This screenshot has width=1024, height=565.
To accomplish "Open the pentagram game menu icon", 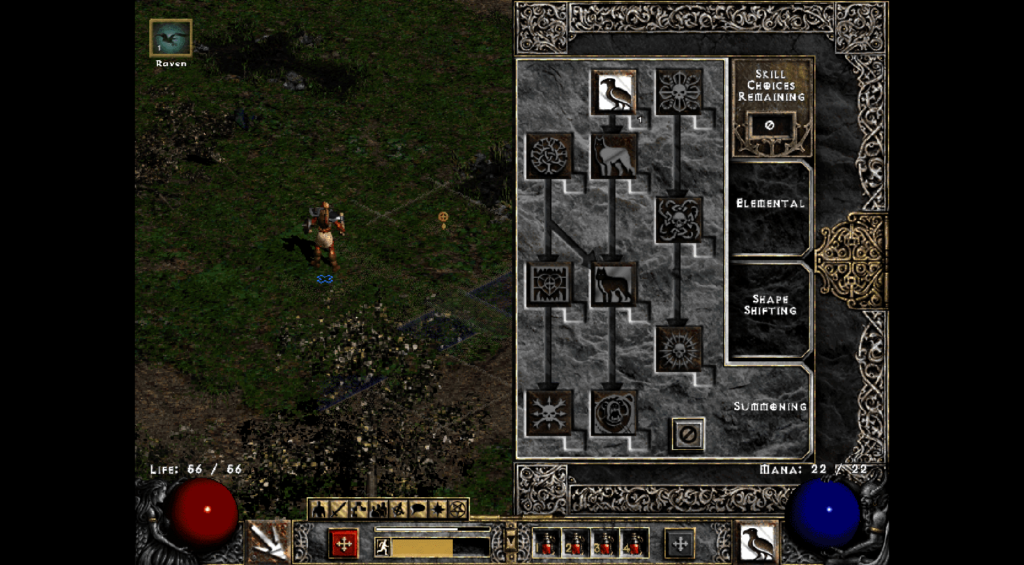I will pos(458,509).
